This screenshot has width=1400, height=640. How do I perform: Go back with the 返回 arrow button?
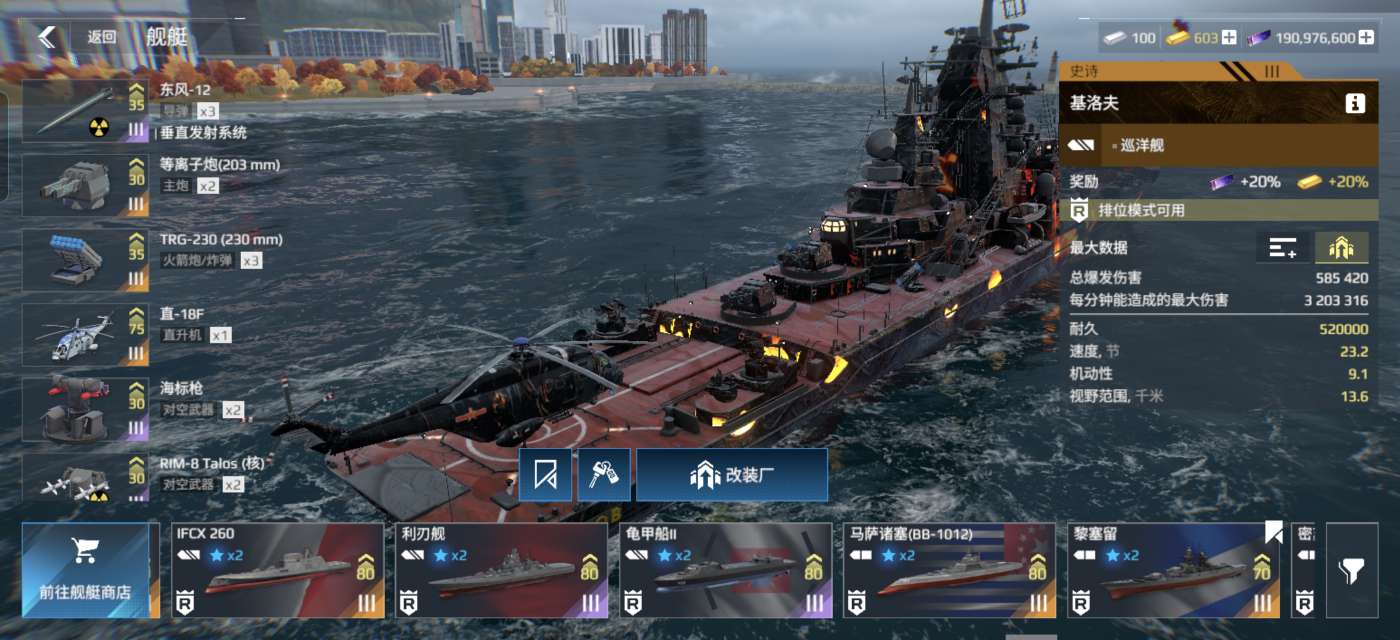click(x=47, y=37)
